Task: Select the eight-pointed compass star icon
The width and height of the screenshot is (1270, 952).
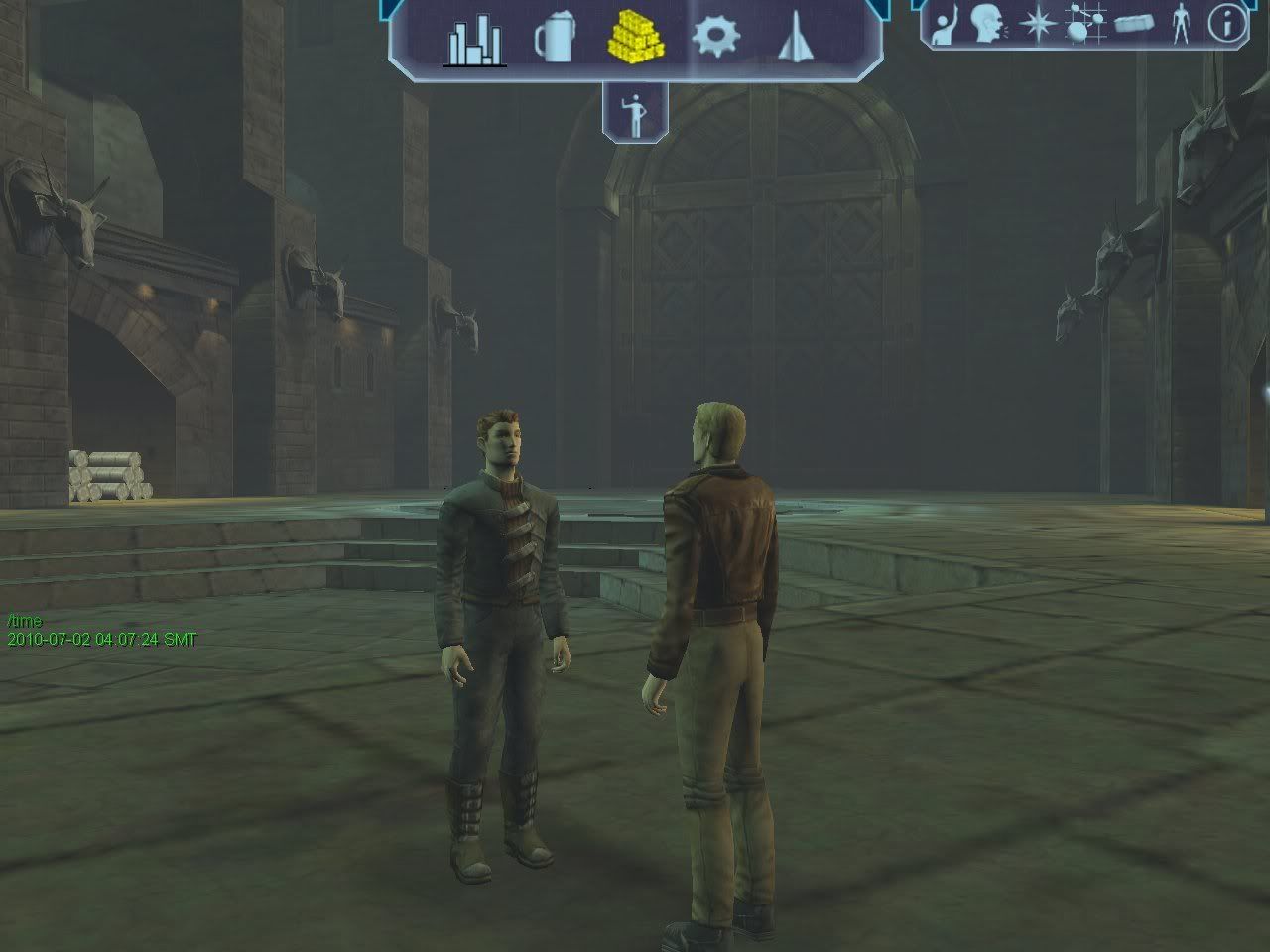Action: [1036, 24]
